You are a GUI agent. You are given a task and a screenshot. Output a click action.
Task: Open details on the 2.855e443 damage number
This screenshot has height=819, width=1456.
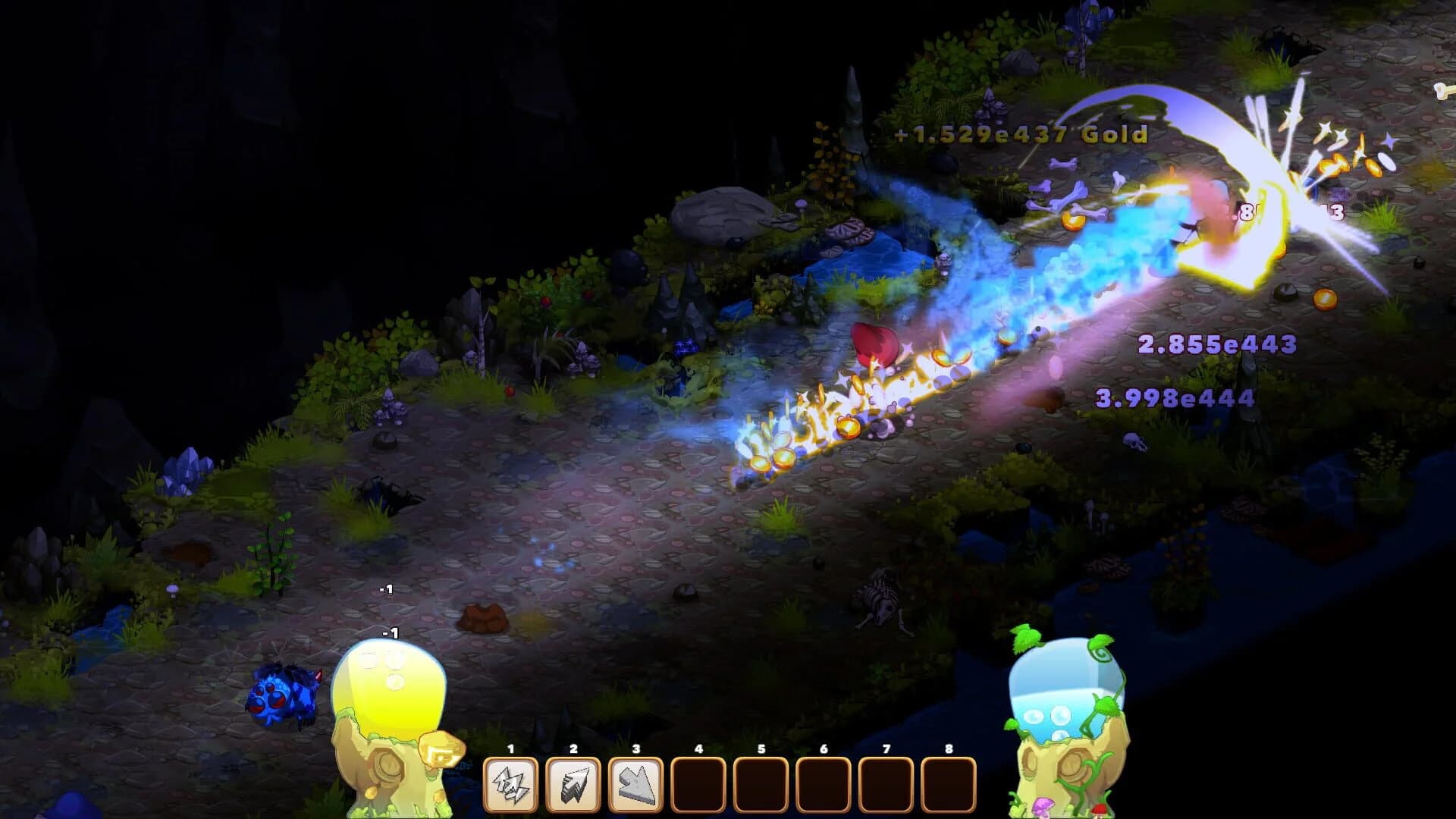coord(1217,345)
